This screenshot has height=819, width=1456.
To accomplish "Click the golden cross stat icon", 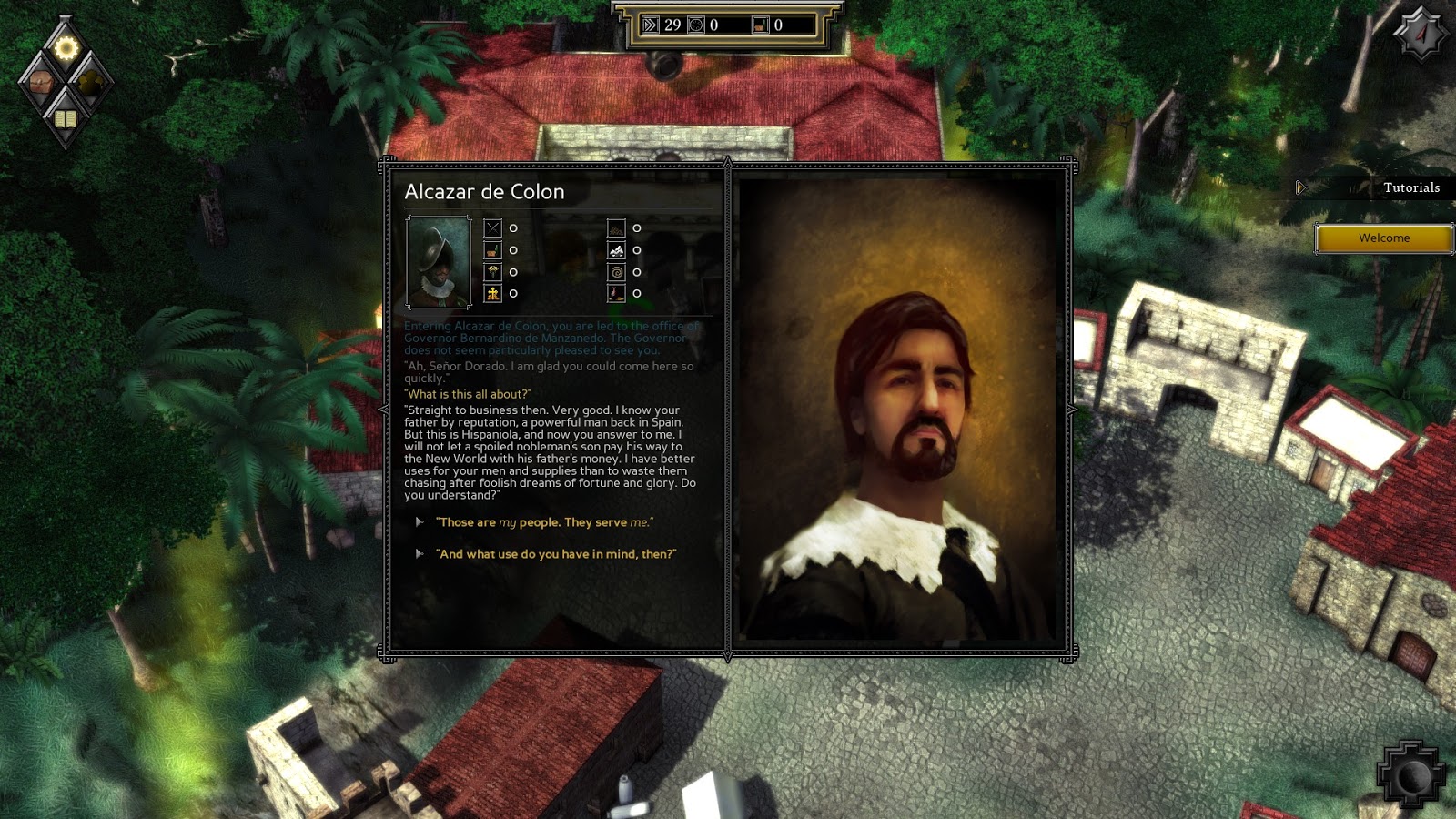I will [492, 292].
